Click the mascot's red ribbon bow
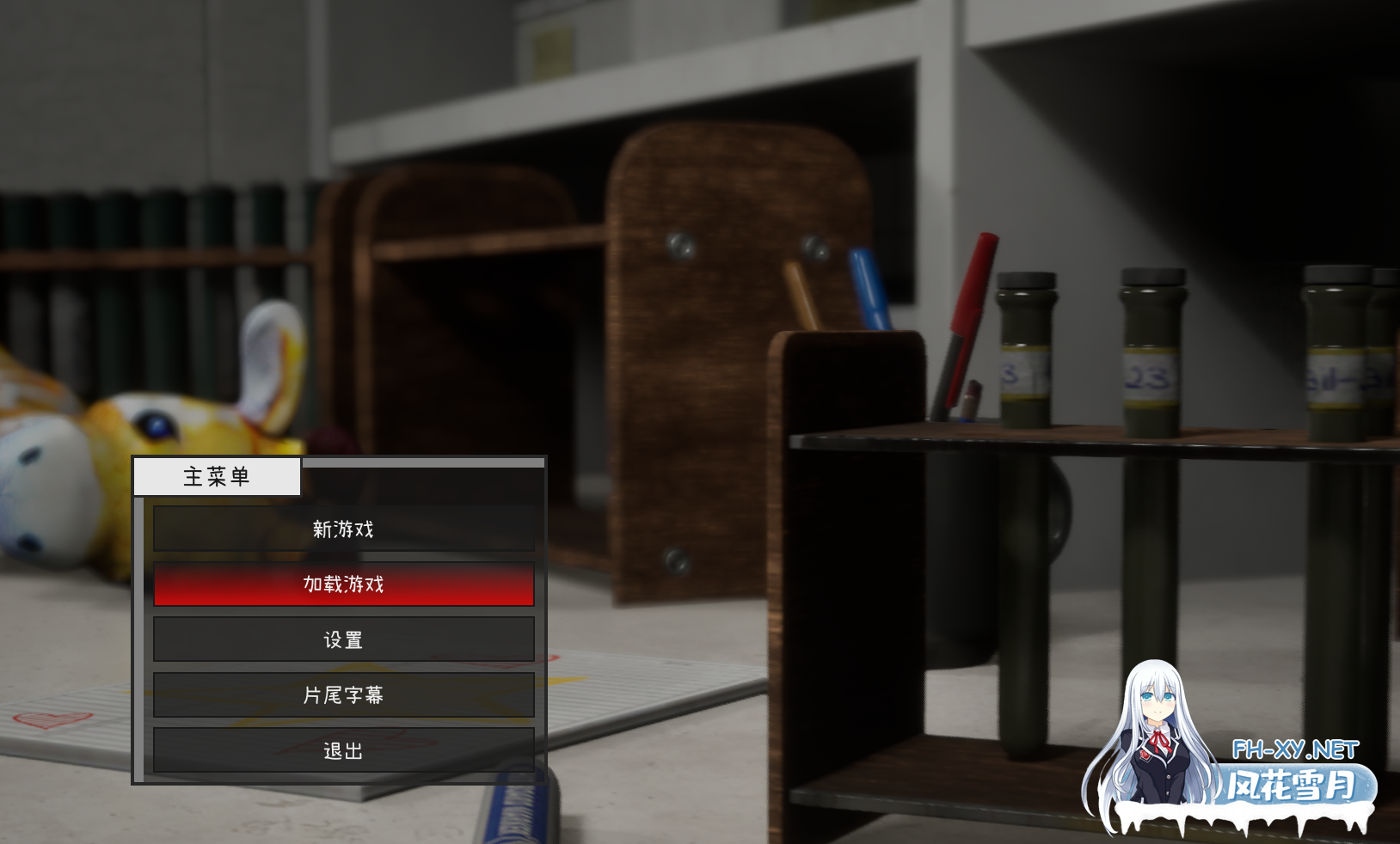 click(x=1160, y=740)
